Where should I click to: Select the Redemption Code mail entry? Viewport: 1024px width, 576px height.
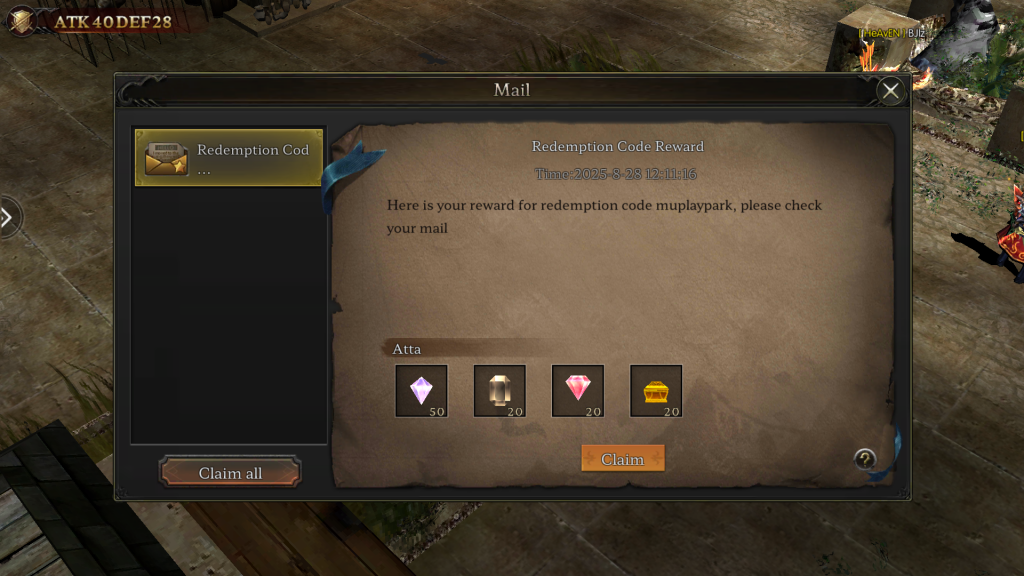[x=229, y=158]
